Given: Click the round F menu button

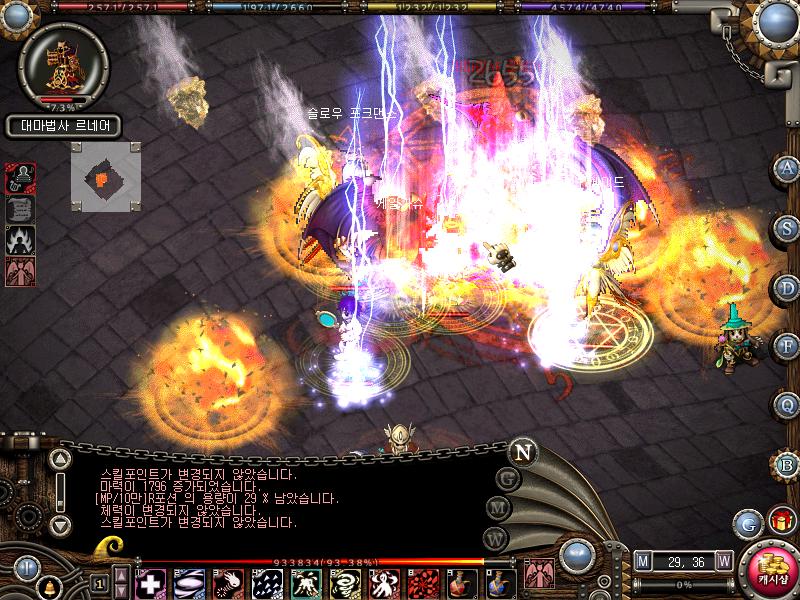Looking at the screenshot, I should pos(788,345).
